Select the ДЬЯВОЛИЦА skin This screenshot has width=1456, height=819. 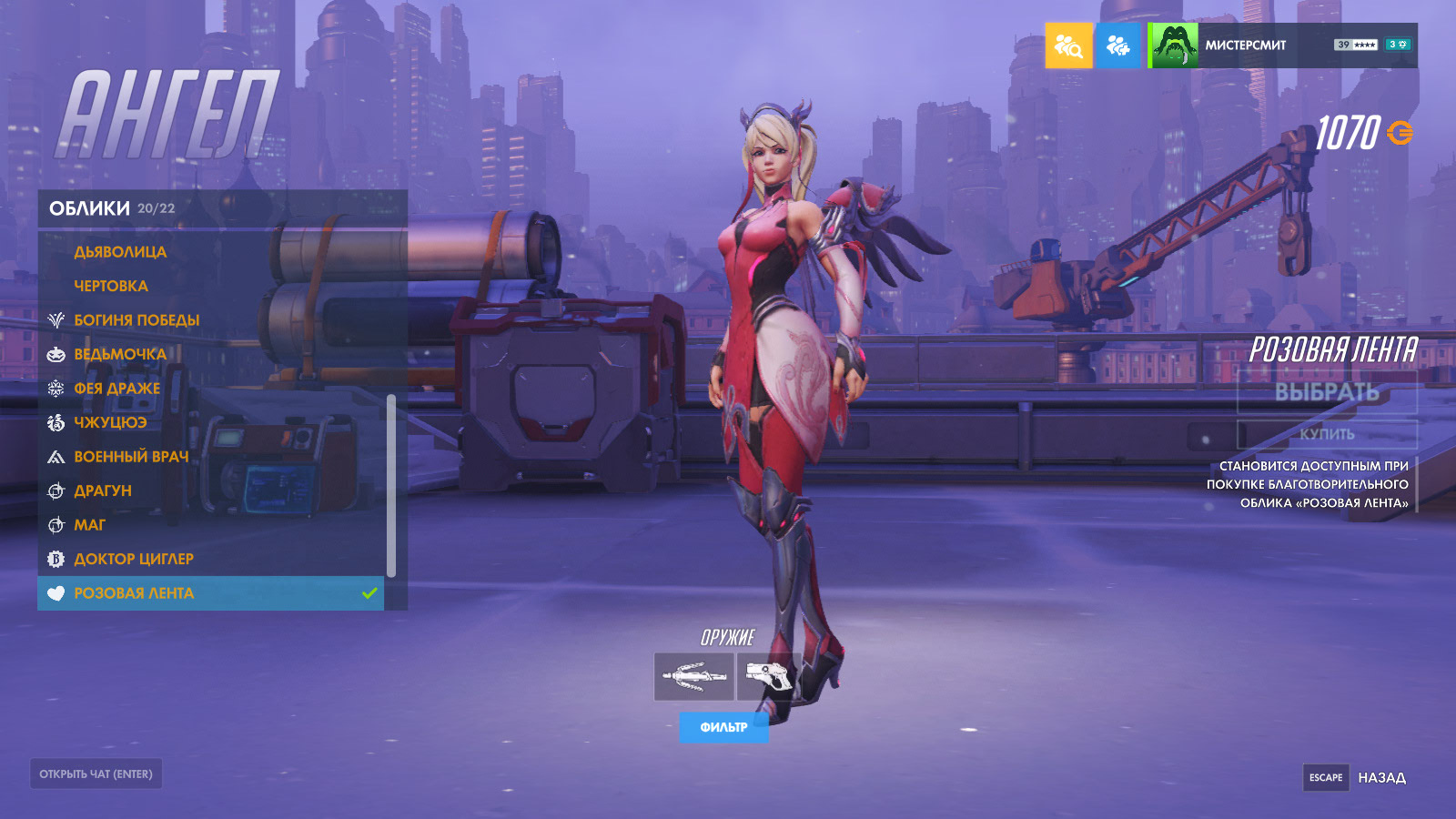coord(120,251)
